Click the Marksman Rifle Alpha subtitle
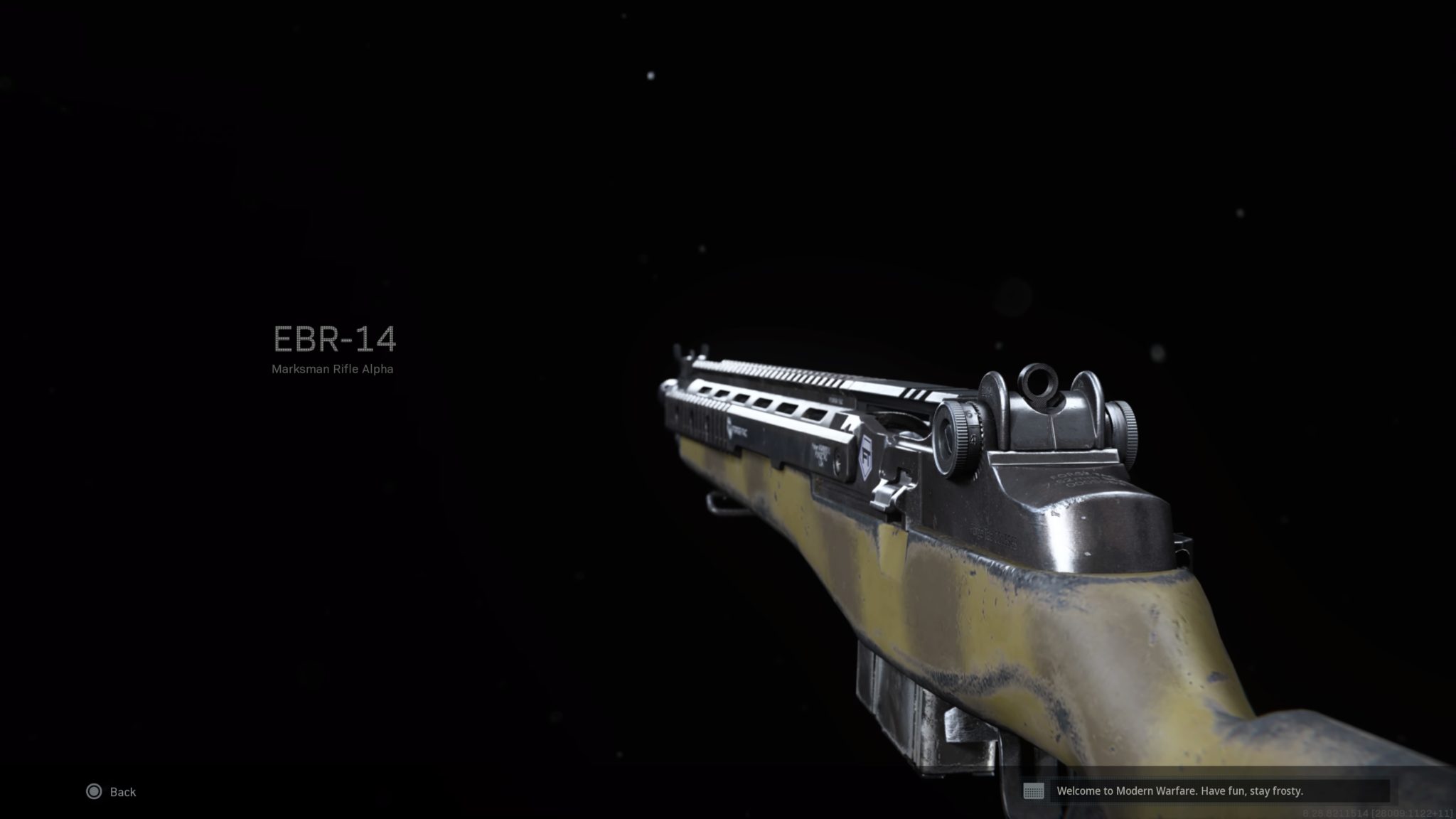 pyautogui.click(x=333, y=369)
